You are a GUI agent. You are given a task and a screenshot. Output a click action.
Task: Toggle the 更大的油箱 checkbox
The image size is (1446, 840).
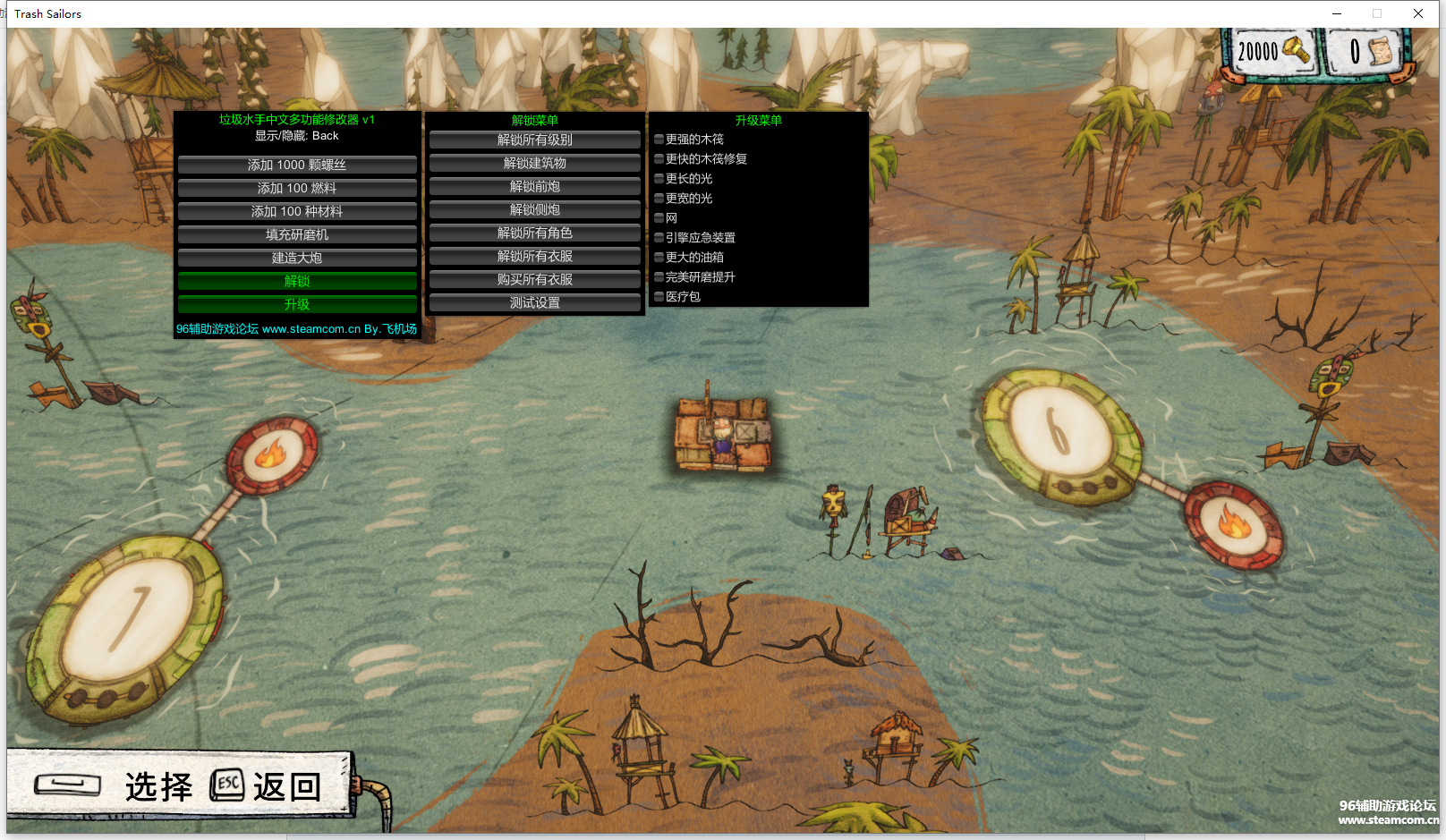[x=659, y=258]
